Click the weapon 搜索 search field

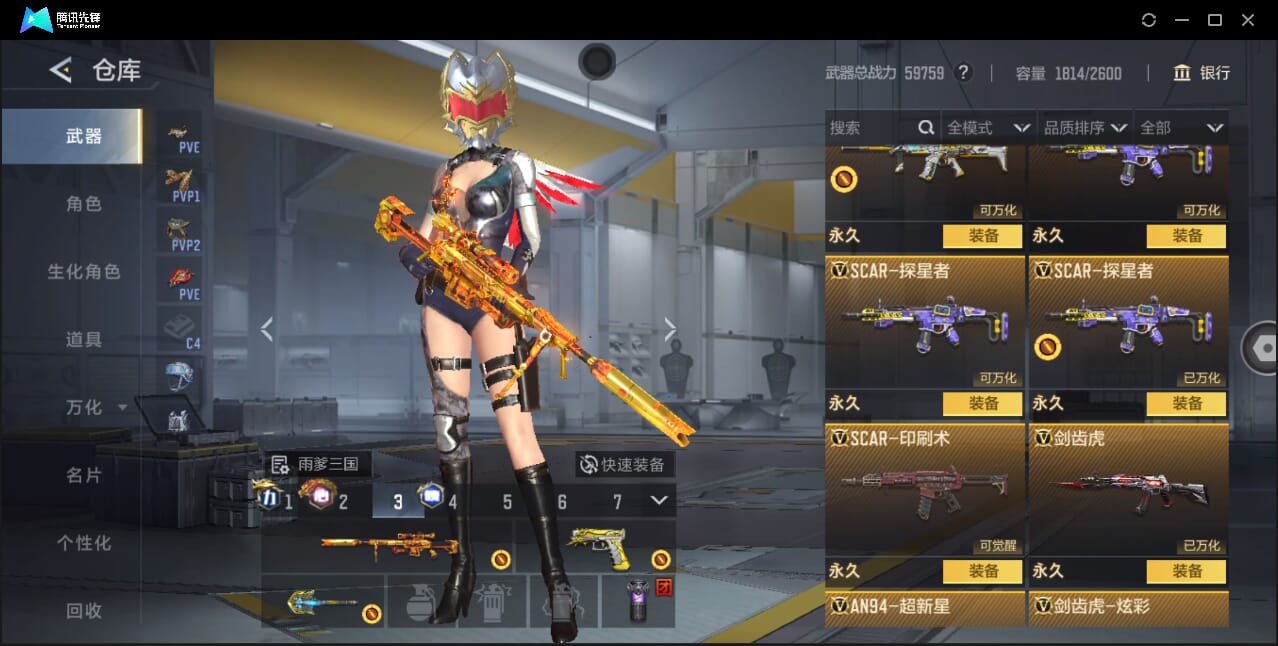tap(872, 128)
